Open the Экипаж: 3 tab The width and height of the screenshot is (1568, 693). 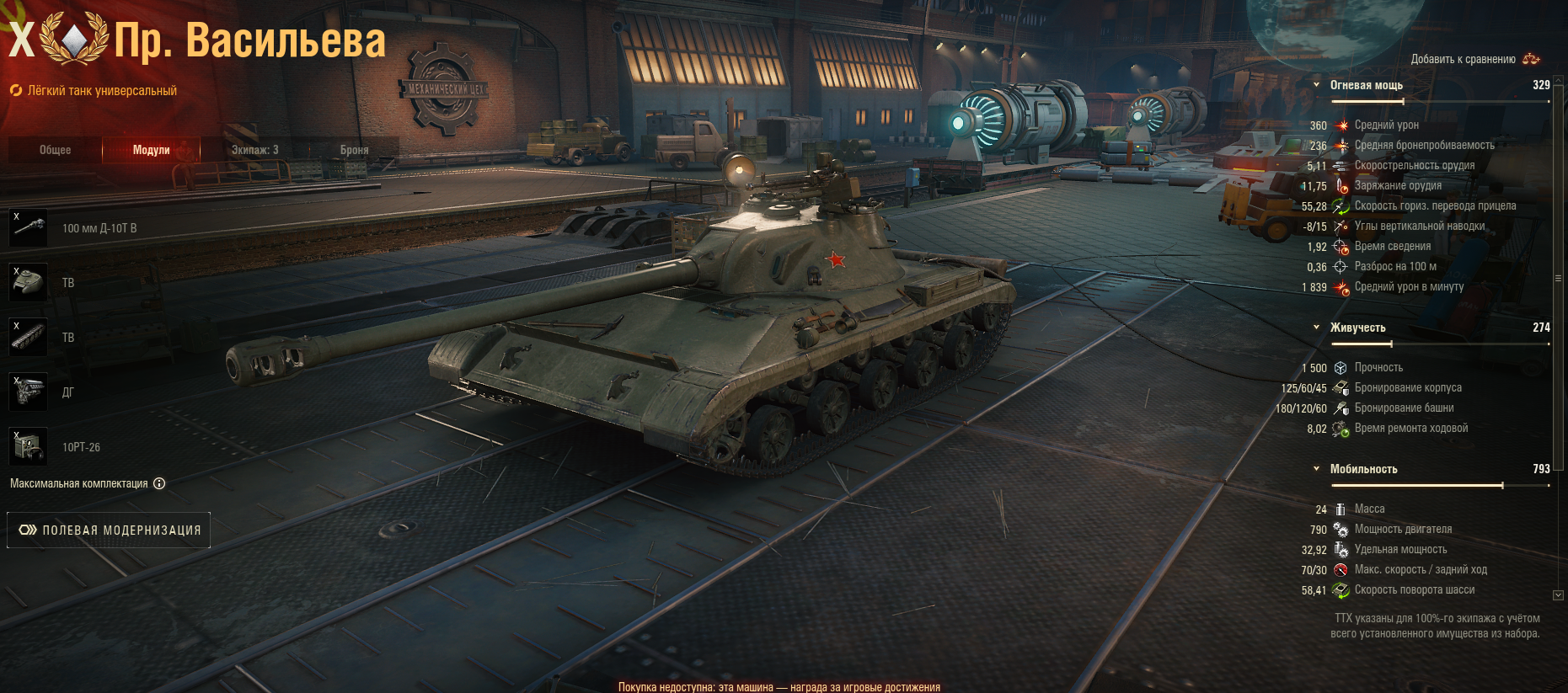coord(254,150)
